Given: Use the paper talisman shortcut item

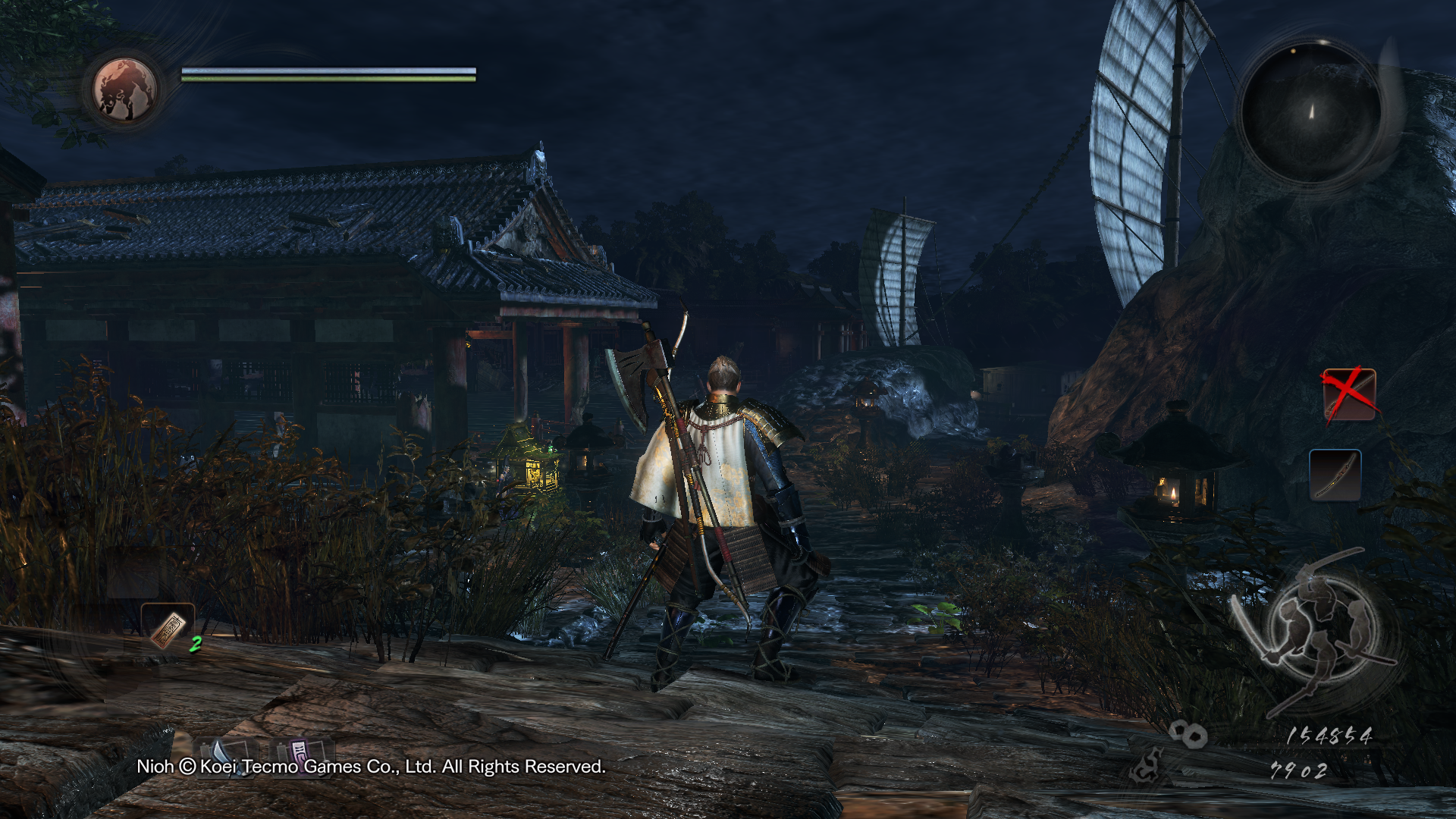Looking at the screenshot, I should click(168, 628).
